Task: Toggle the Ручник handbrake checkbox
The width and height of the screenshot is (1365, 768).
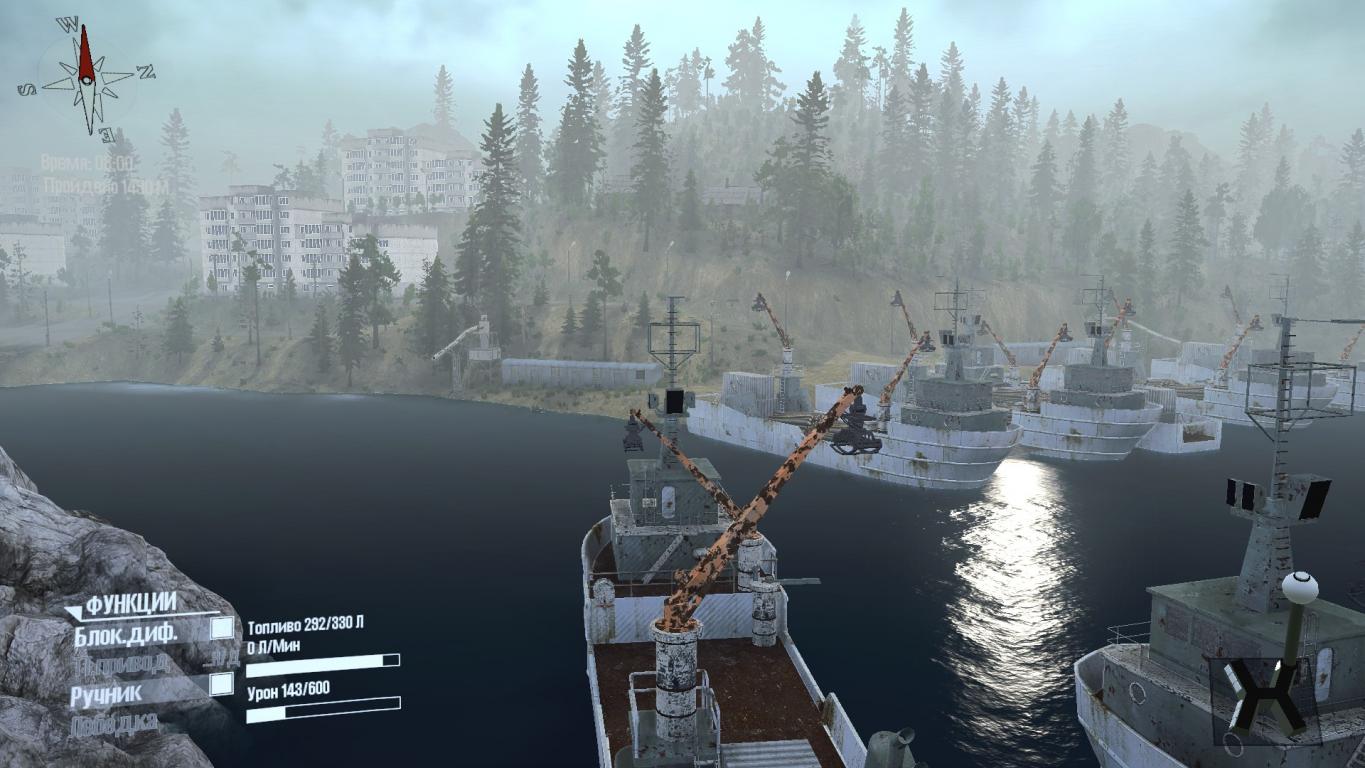Action: [222, 684]
